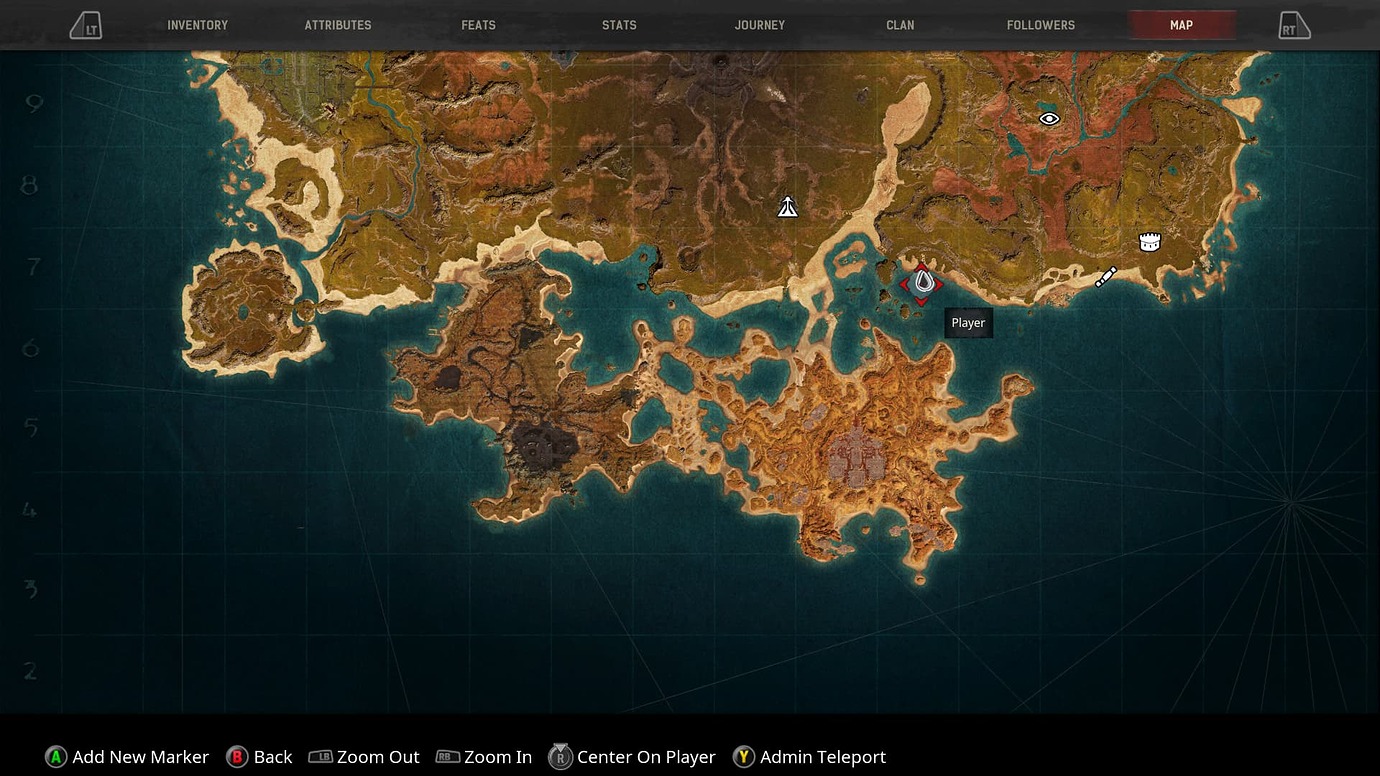Open the Journey tab

point(760,25)
